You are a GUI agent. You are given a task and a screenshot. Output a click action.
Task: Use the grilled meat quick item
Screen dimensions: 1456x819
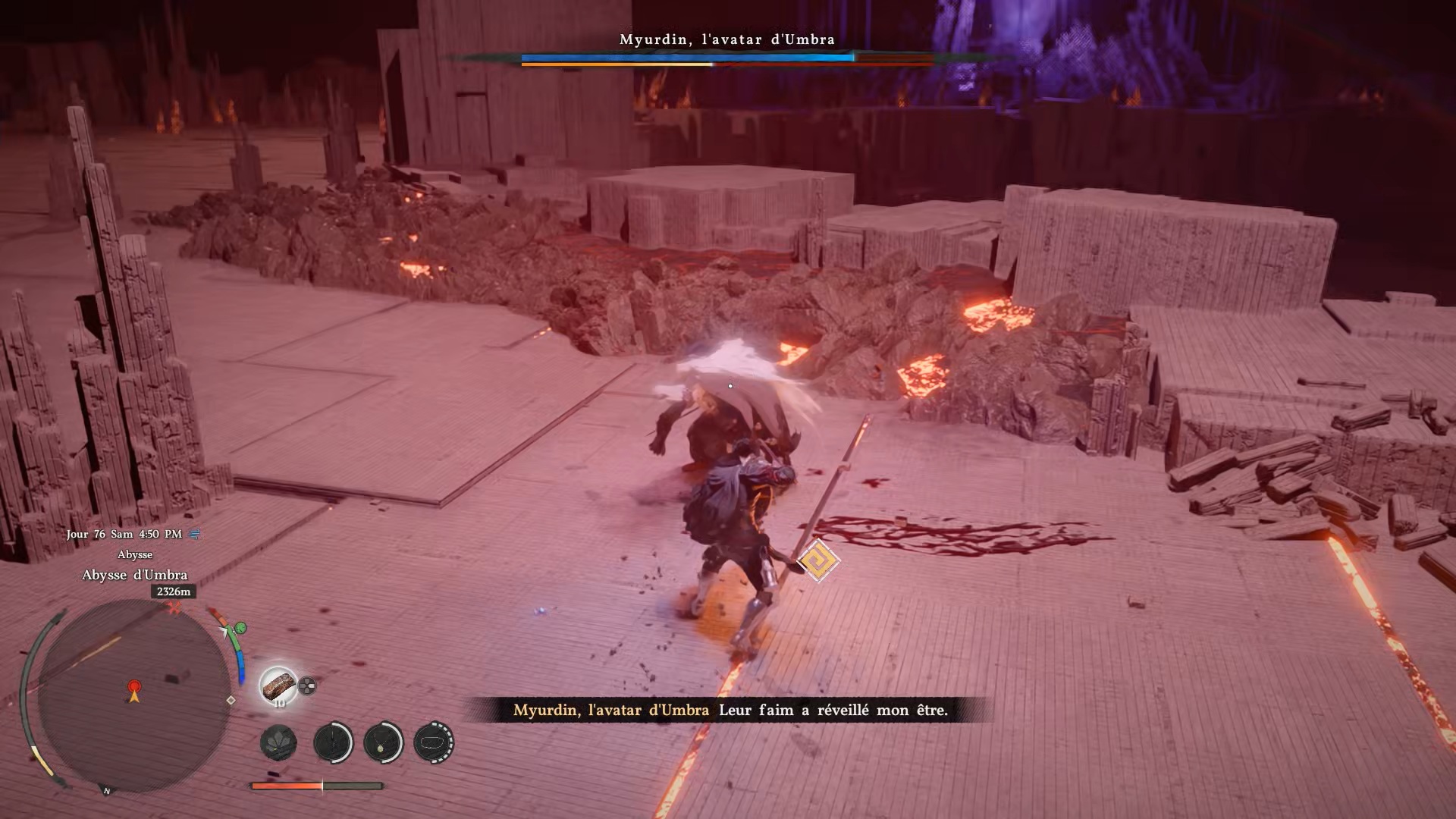tap(278, 686)
